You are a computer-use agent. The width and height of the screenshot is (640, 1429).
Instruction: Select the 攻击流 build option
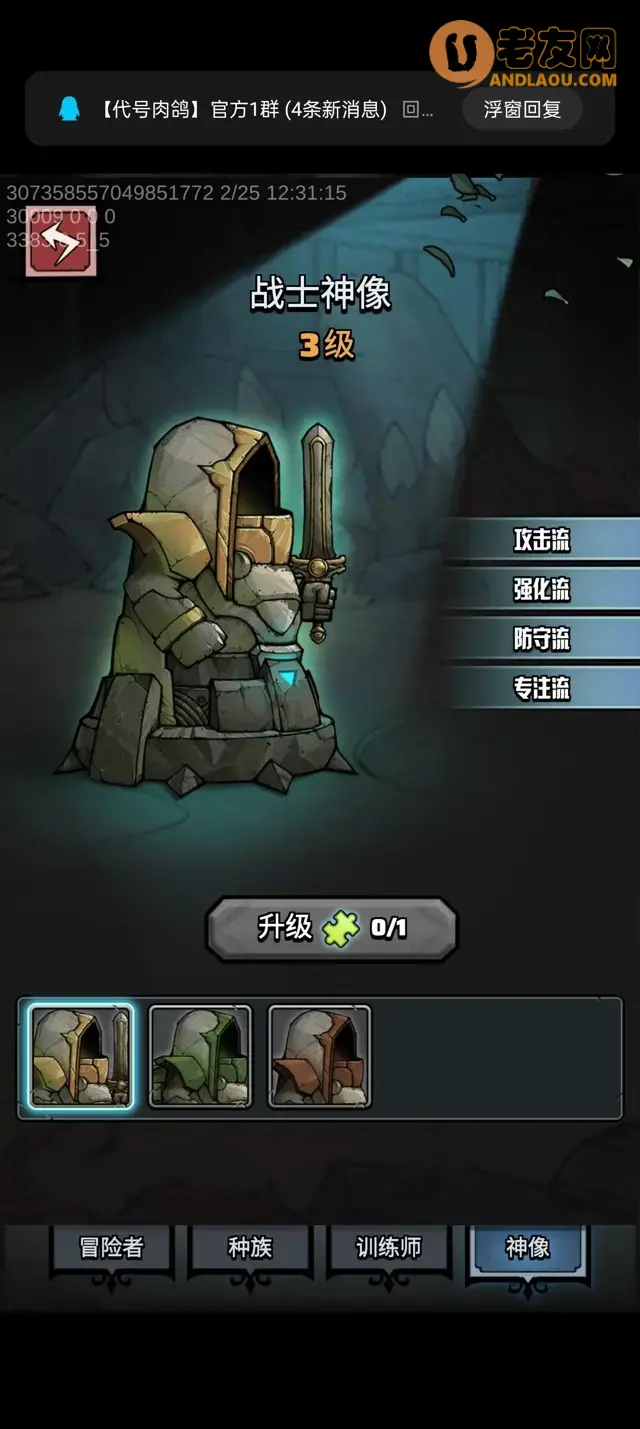(541, 540)
